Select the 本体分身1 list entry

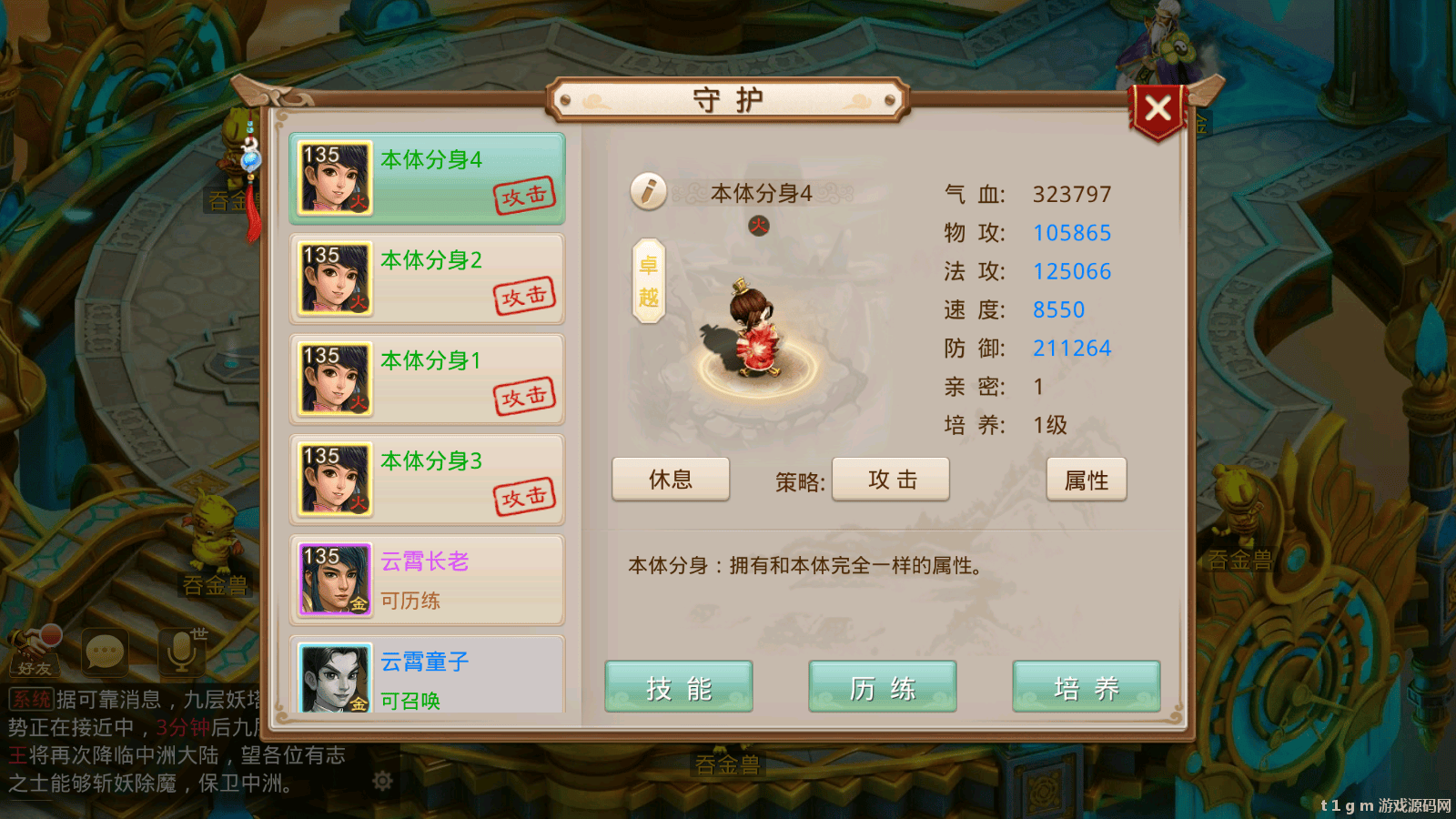(426, 378)
